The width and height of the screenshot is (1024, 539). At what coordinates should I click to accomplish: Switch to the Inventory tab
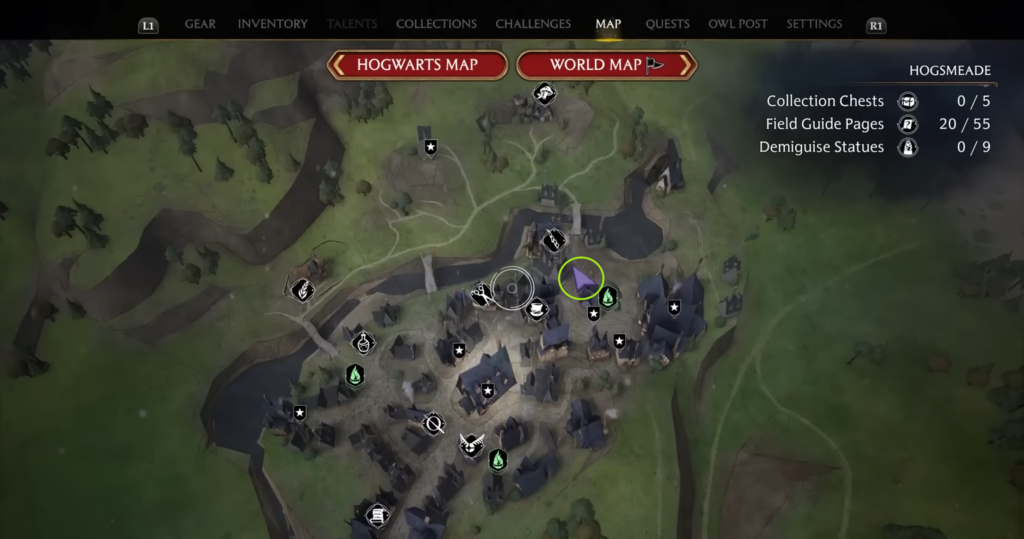pyautogui.click(x=272, y=24)
